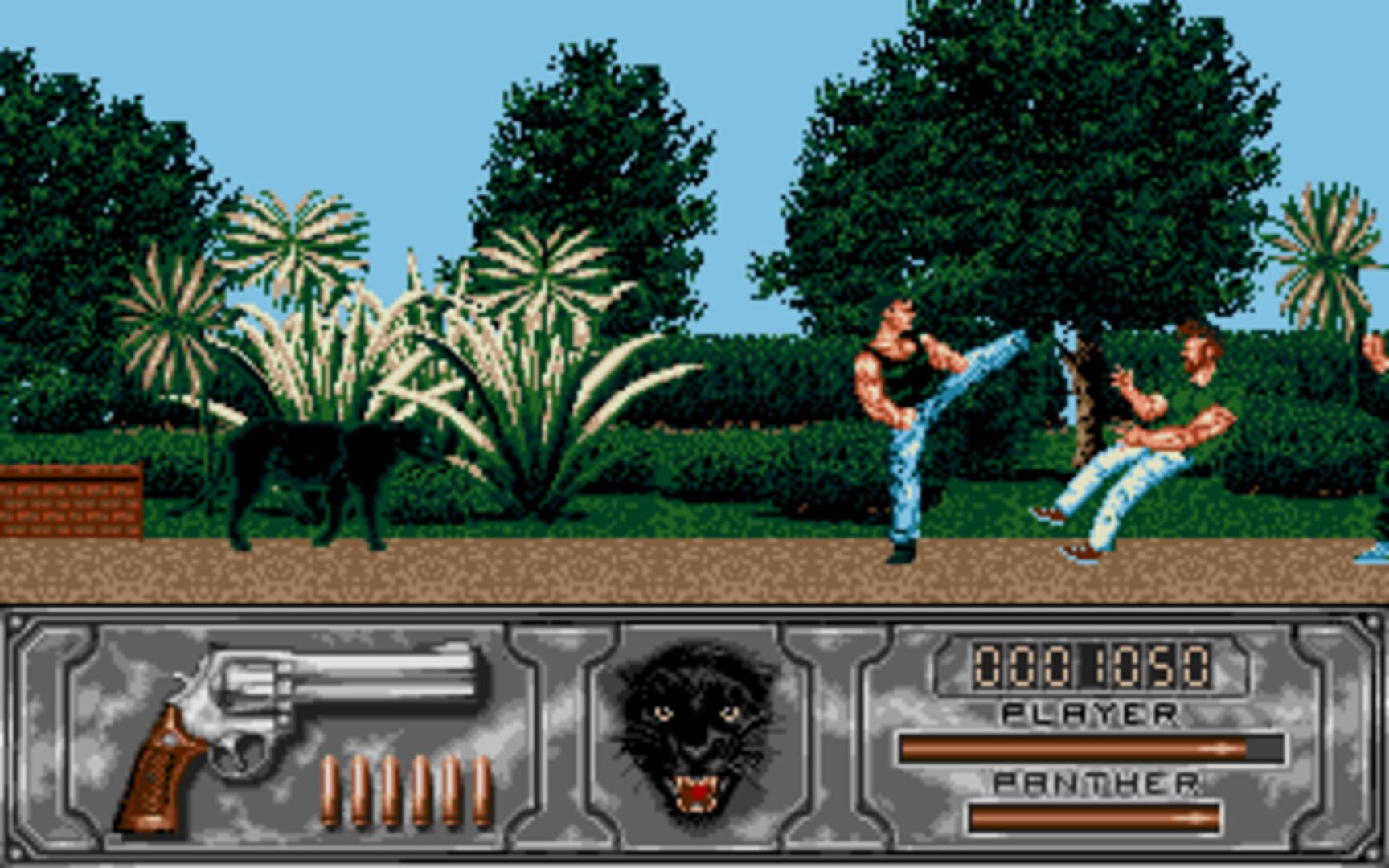1389x868 pixels.
Task: Click the revolver's brown grip
Action: 161,780
